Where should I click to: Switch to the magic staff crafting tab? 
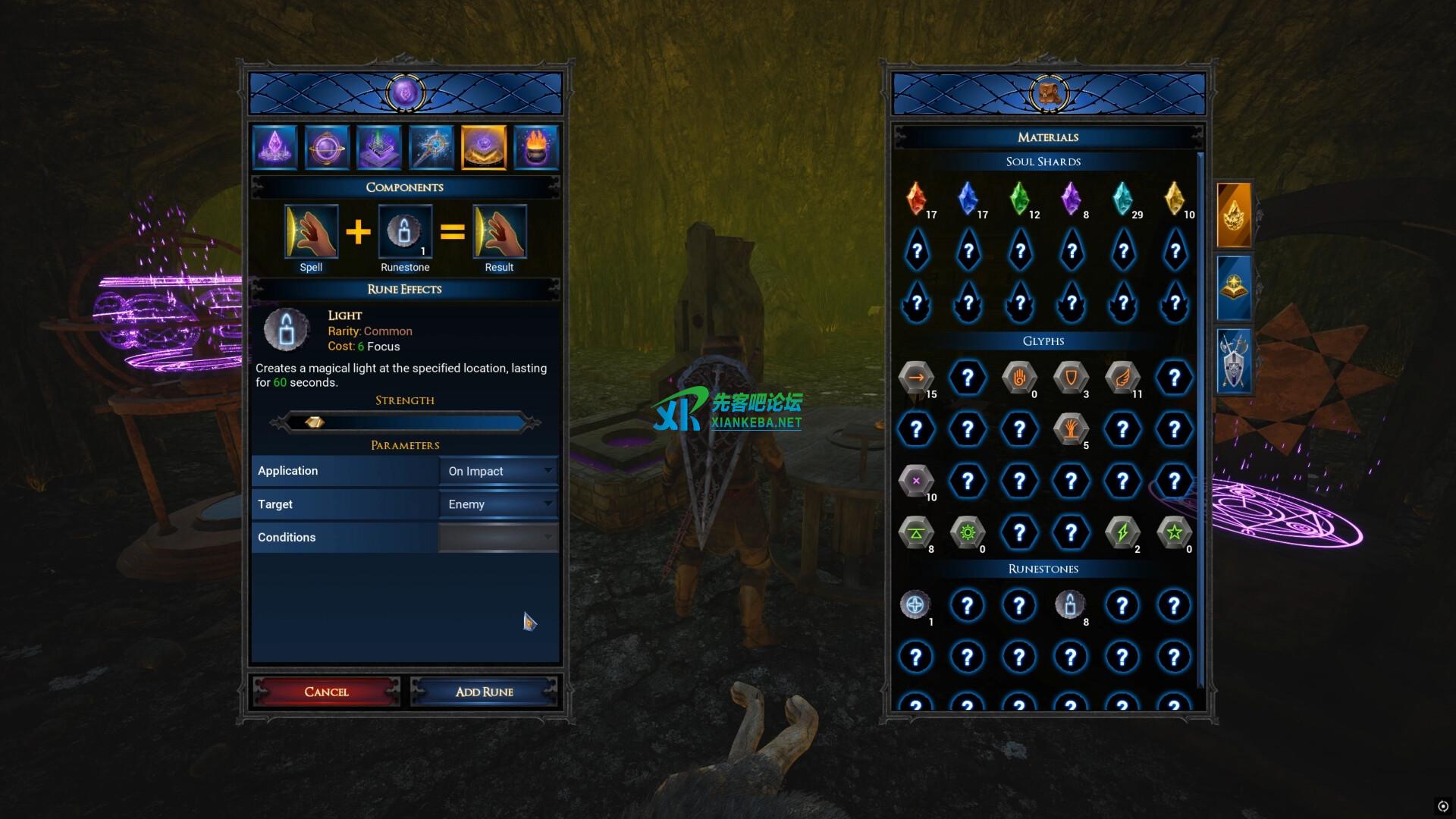click(x=431, y=147)
